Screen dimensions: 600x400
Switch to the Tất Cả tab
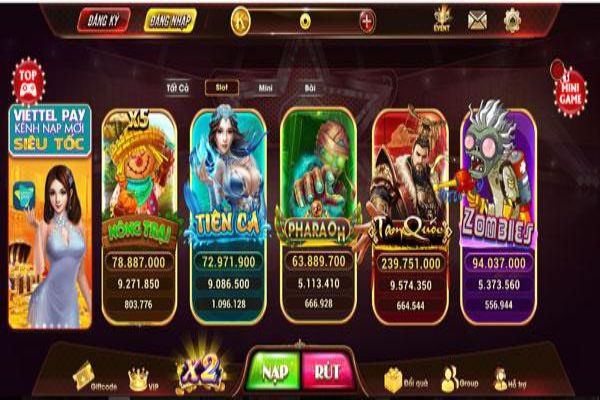click(178, 88)
